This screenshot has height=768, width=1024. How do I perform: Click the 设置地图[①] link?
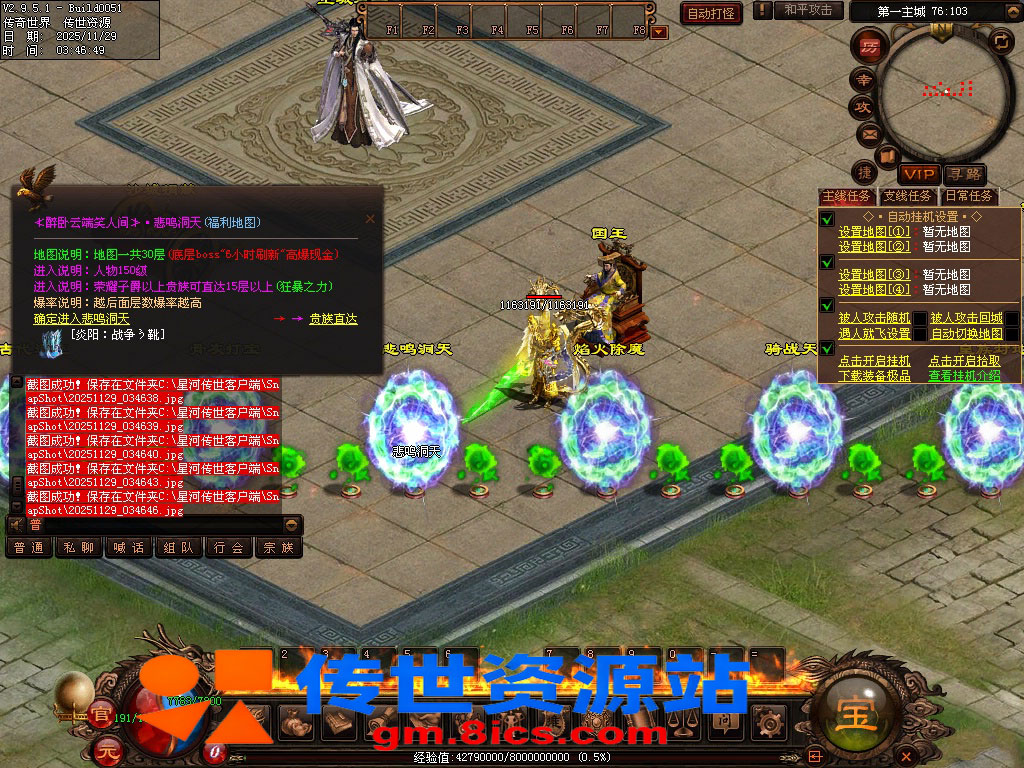coord(874,232)
